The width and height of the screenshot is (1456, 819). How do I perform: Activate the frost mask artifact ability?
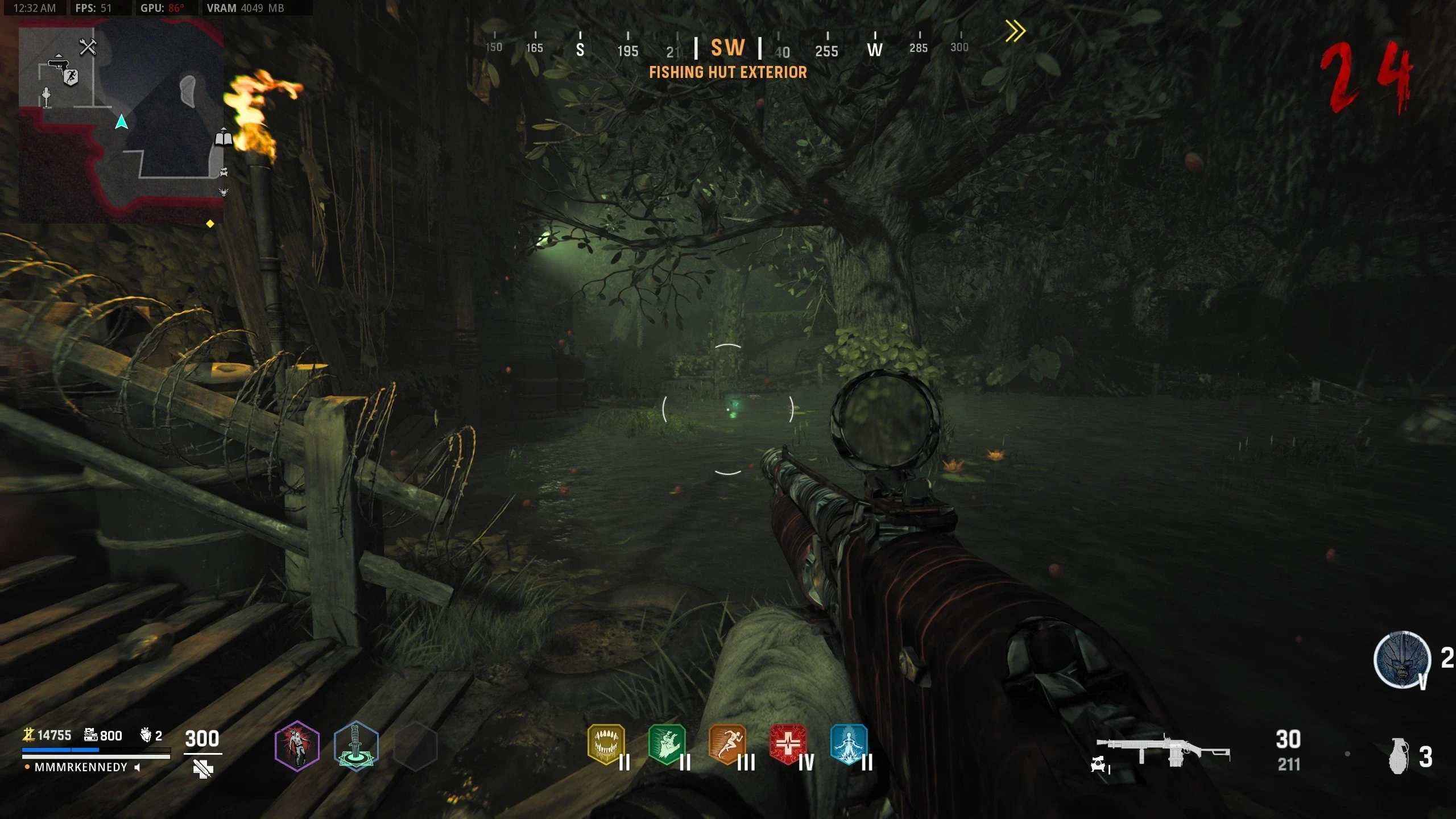pos(1402,660)
